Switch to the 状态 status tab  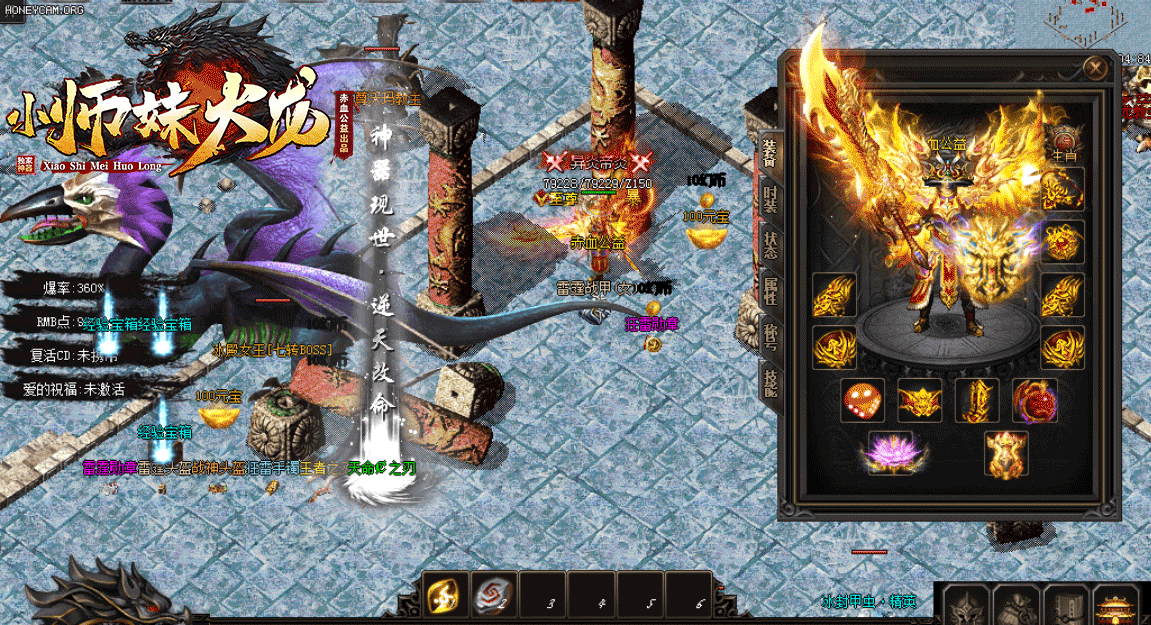[770, 245]
